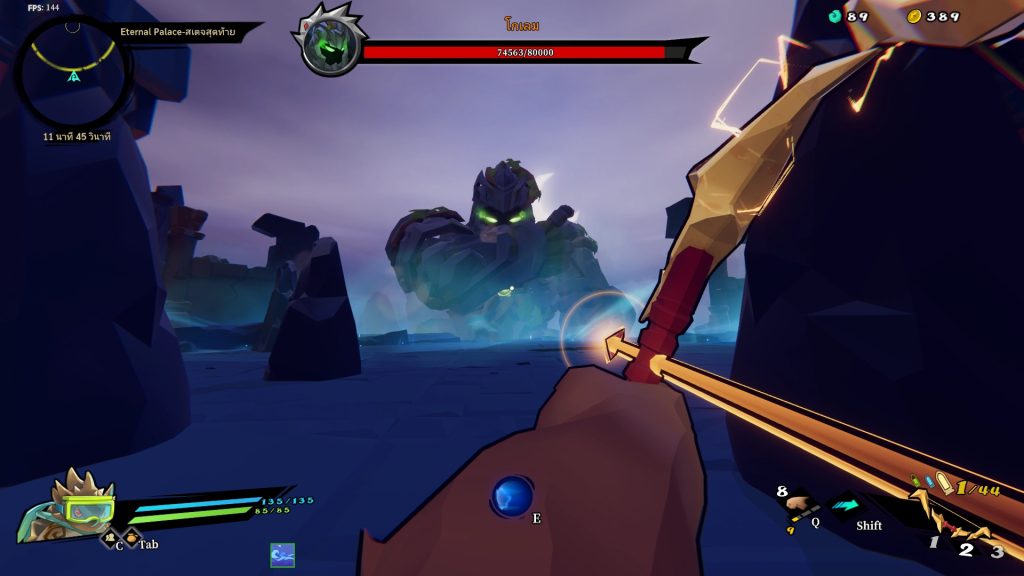Trigger the cyan arrow dash ability

tap(846, 506)
